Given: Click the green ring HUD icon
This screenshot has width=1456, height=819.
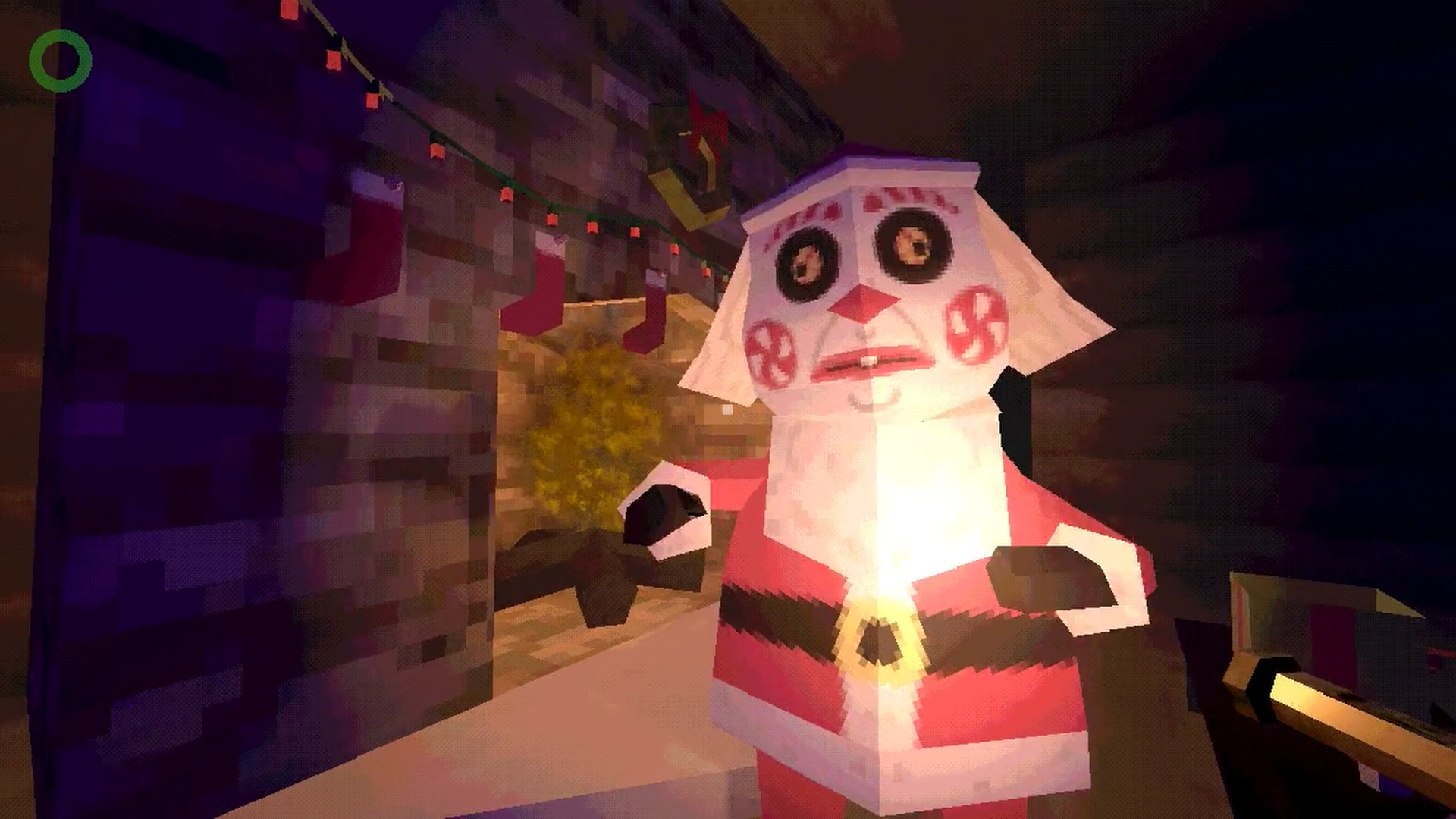Looking at the screenshot, I should (61, 61).
